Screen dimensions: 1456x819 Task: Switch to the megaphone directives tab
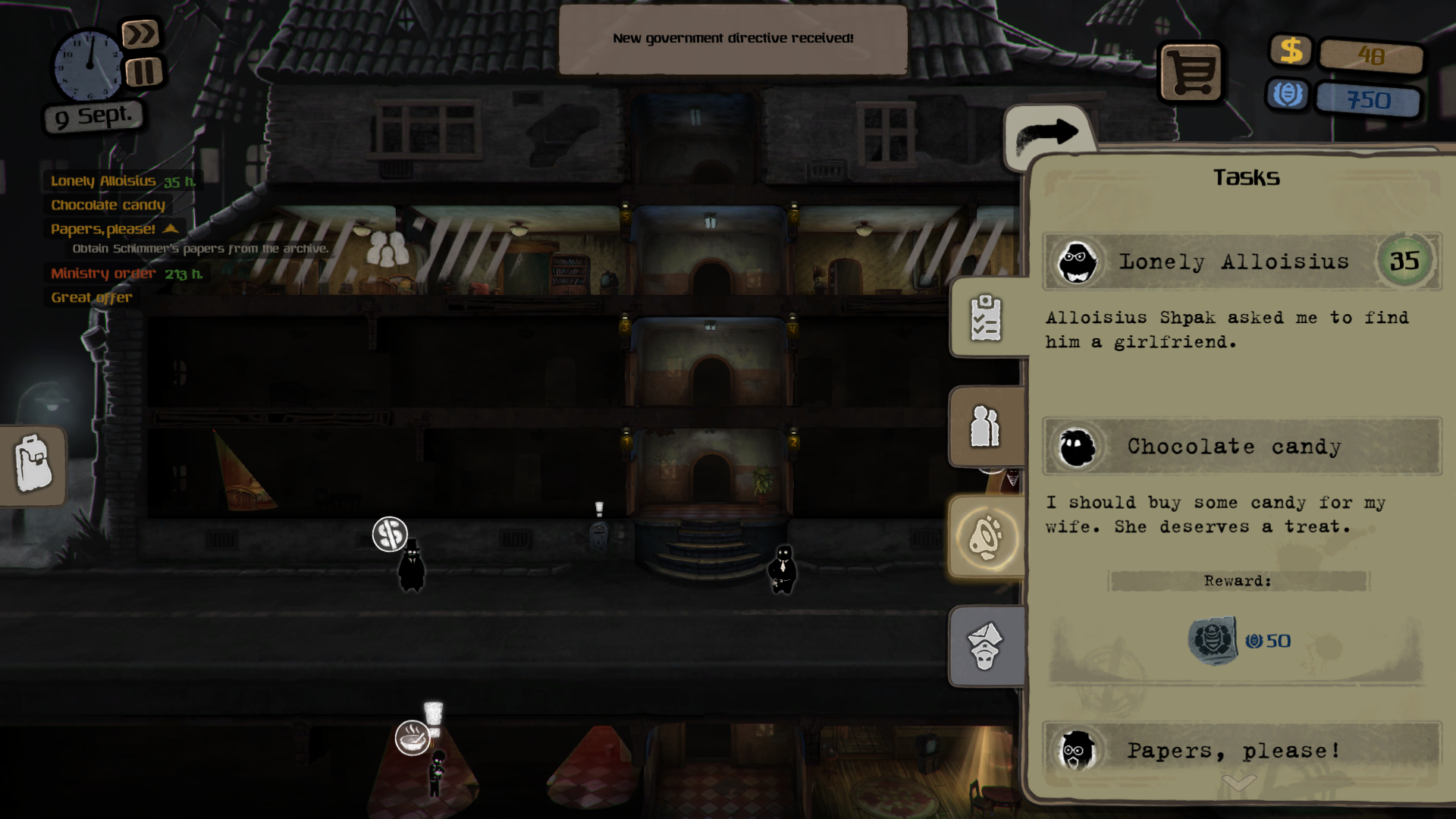click(986, 538)
